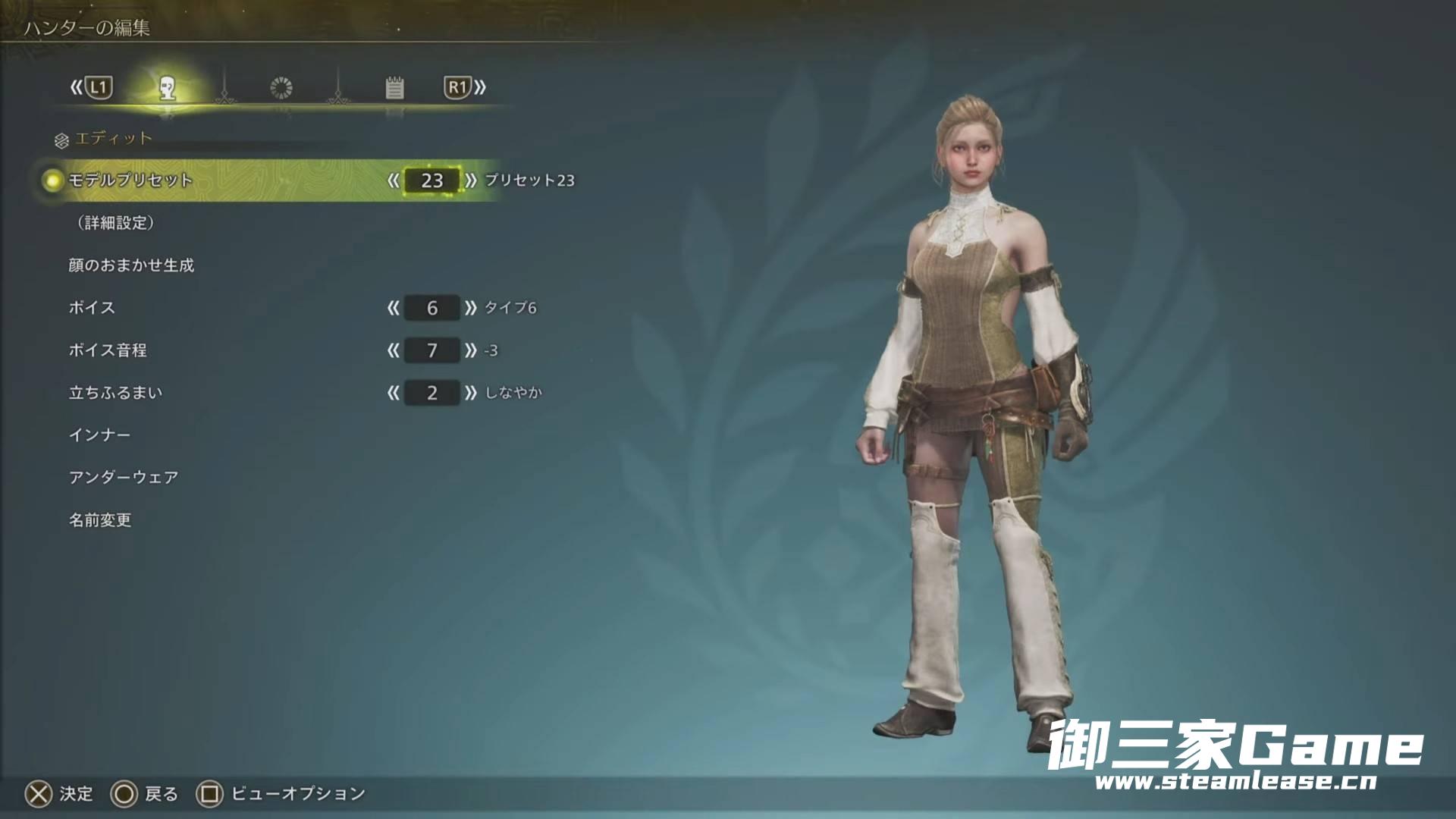Switch to the notepad list tab
Viewport: 1456px width, 819px height.
point(394,88)
